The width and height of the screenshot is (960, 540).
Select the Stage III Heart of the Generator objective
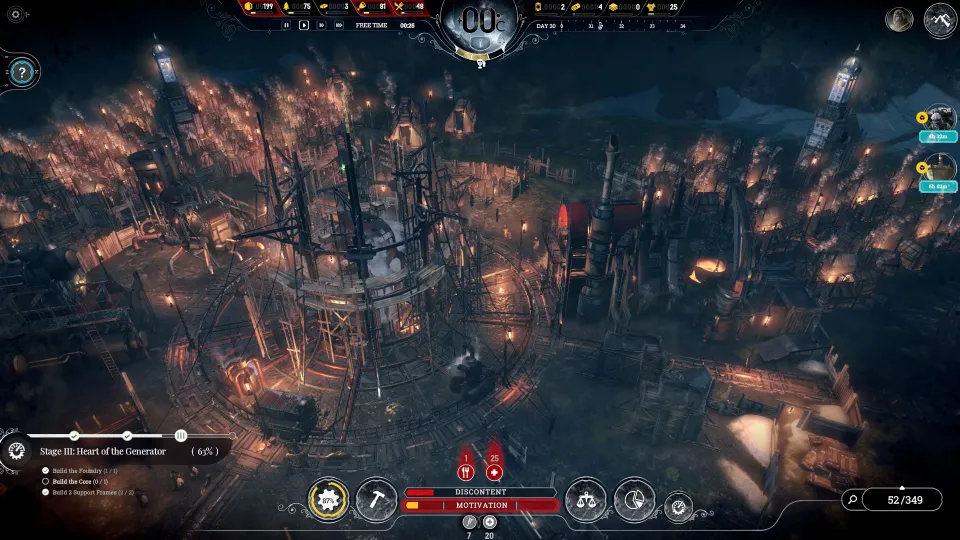pyautogui.click(x=110, y=451)
